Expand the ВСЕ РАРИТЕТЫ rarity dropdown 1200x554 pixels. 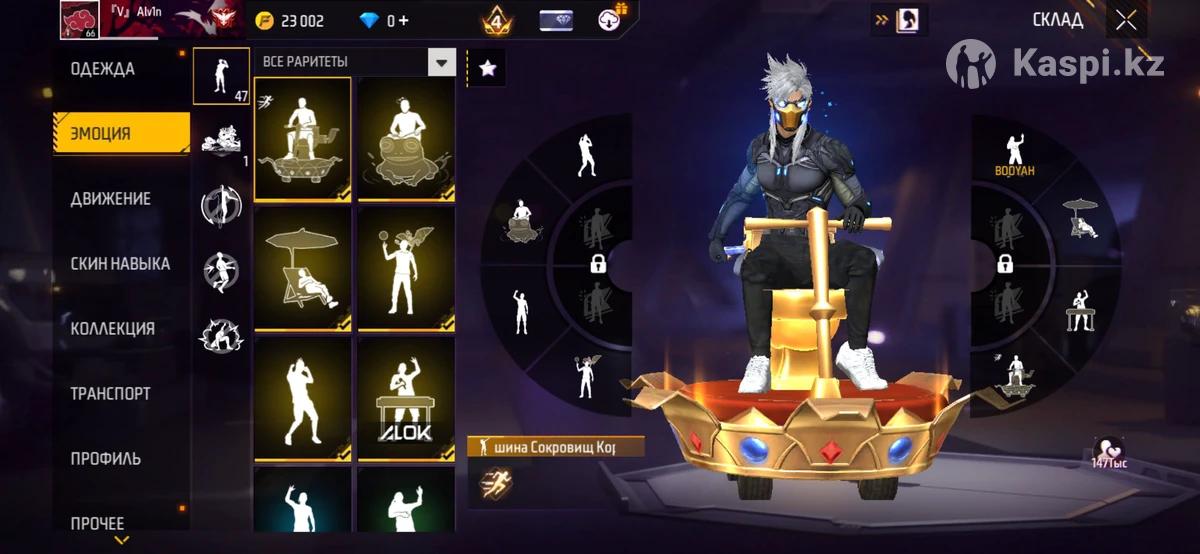point(441,62)
